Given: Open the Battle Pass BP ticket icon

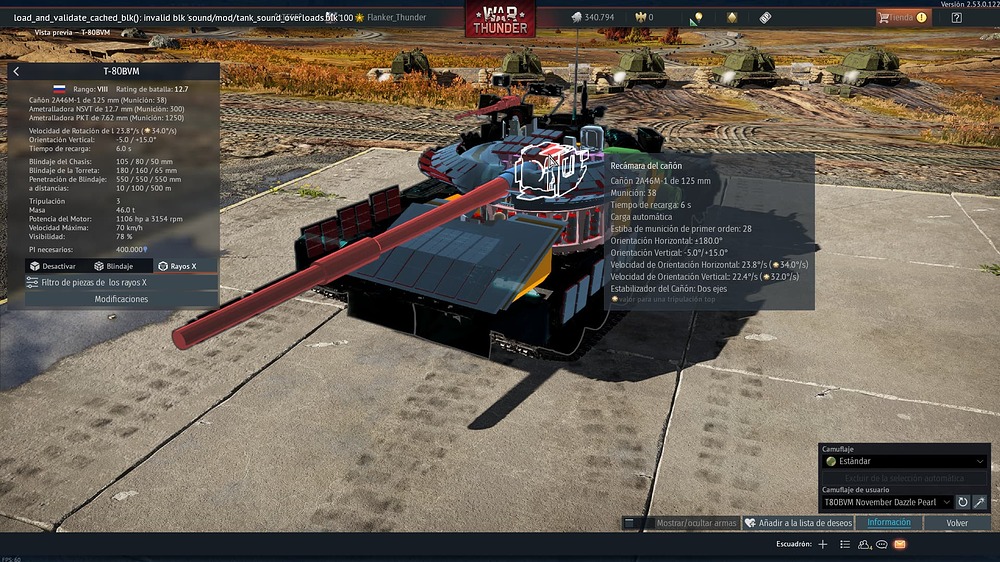Looking at the screenshot, I should pos(765,17).
